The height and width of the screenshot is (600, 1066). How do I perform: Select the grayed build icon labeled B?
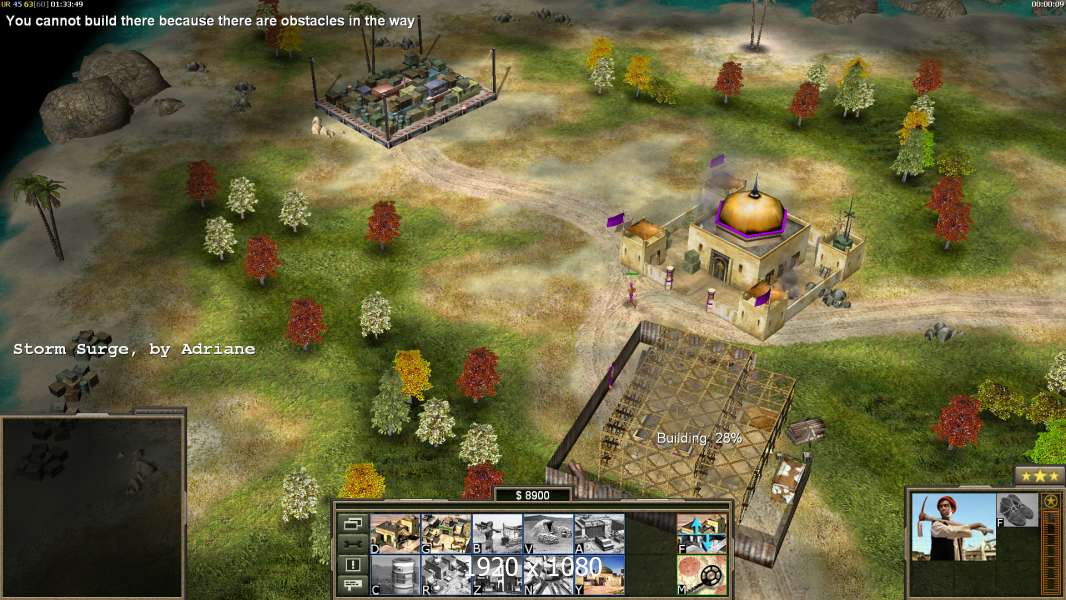click(x=497, y=534)
